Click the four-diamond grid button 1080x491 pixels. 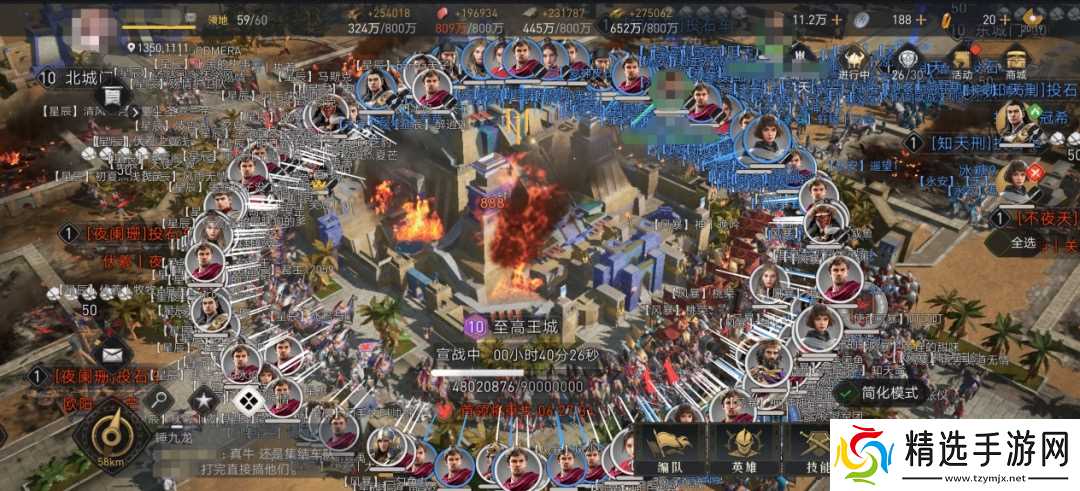pos(246,401)
